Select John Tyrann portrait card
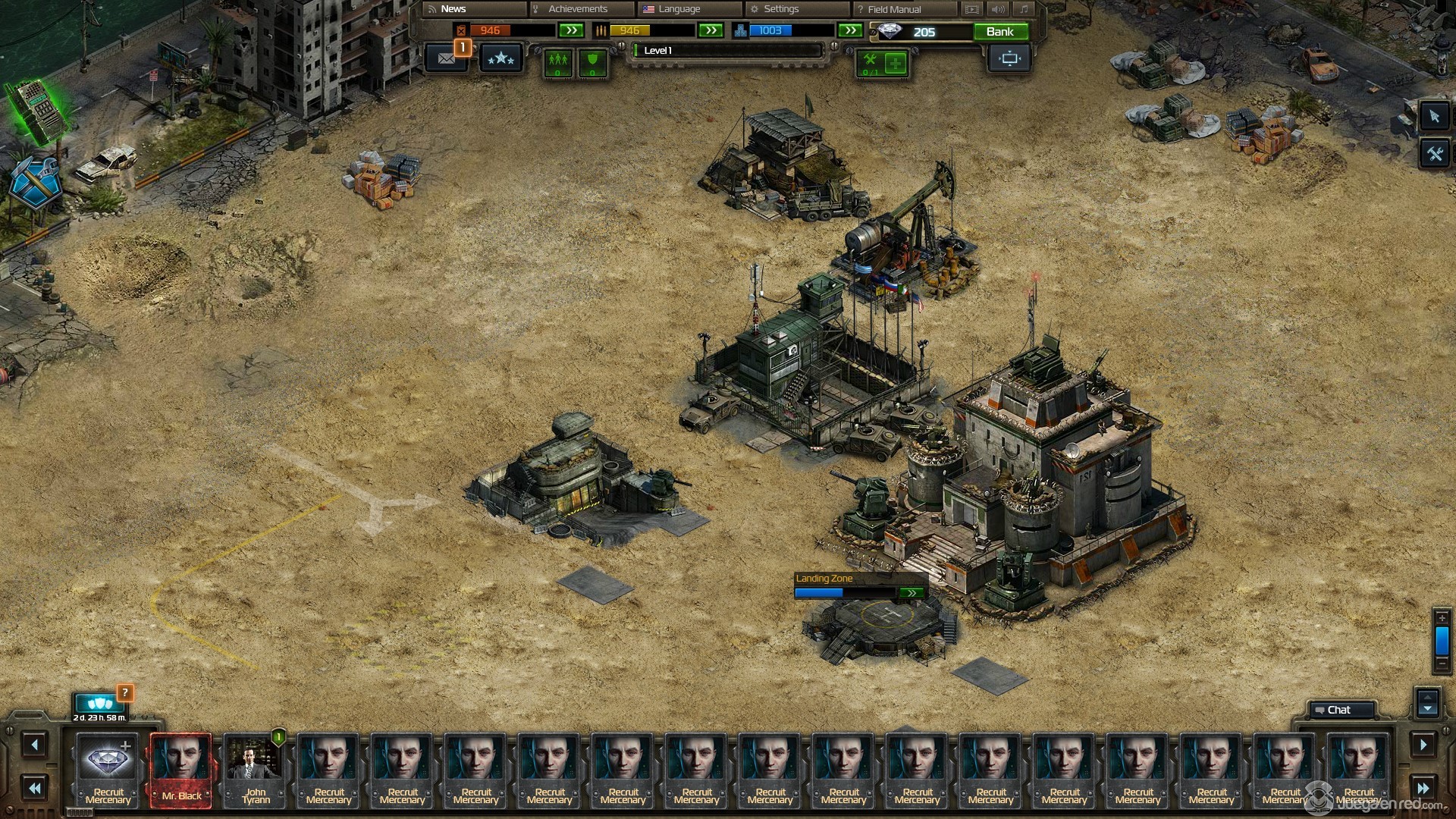 (x=255, y=769)
